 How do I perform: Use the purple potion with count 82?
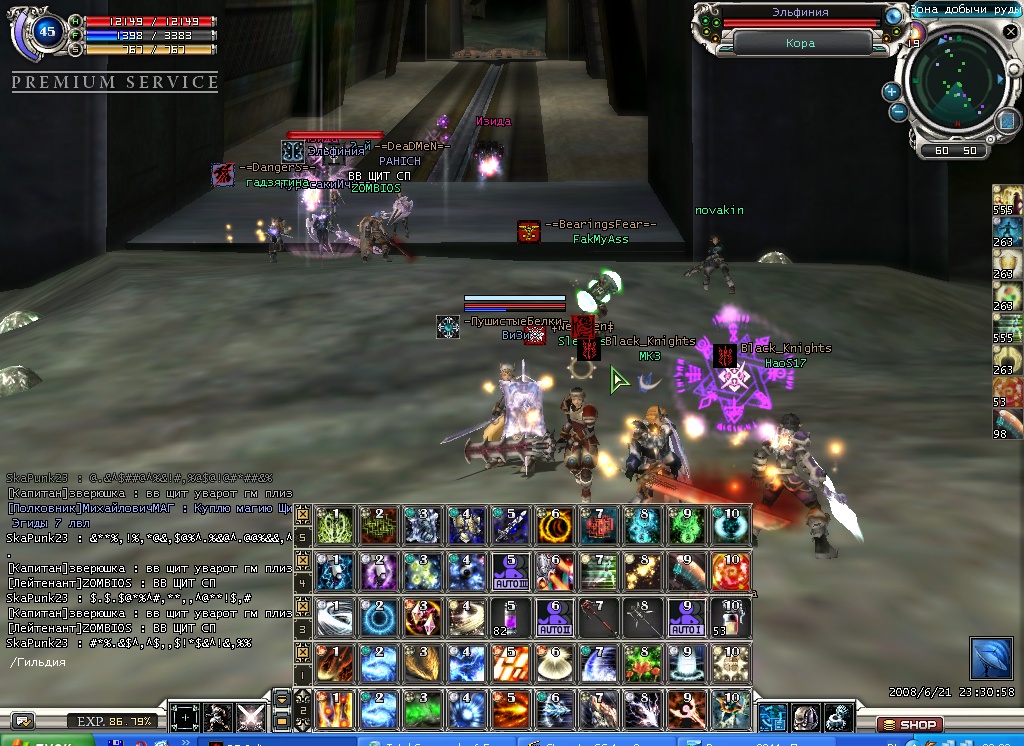point(510,617)
